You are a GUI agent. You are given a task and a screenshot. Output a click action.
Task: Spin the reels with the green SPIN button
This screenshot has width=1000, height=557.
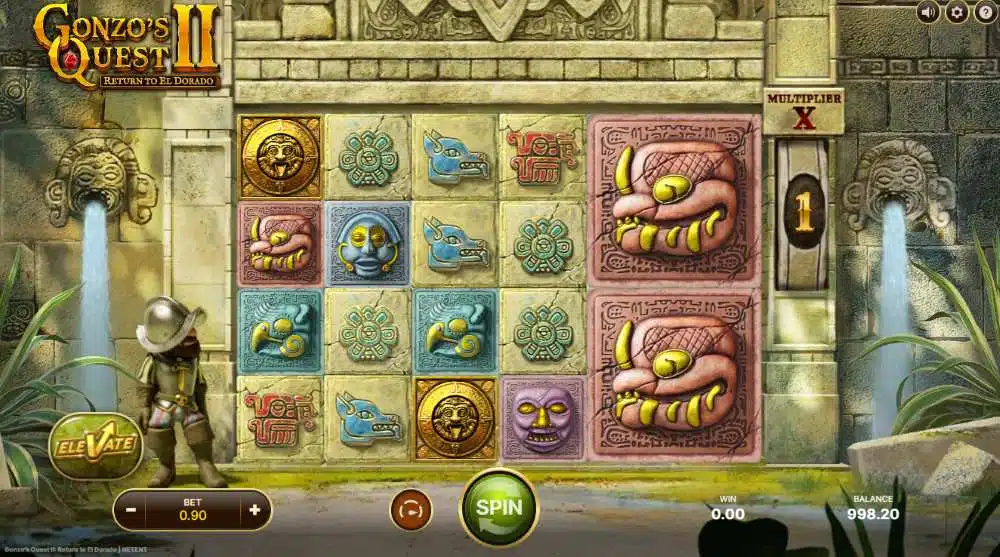498,506
